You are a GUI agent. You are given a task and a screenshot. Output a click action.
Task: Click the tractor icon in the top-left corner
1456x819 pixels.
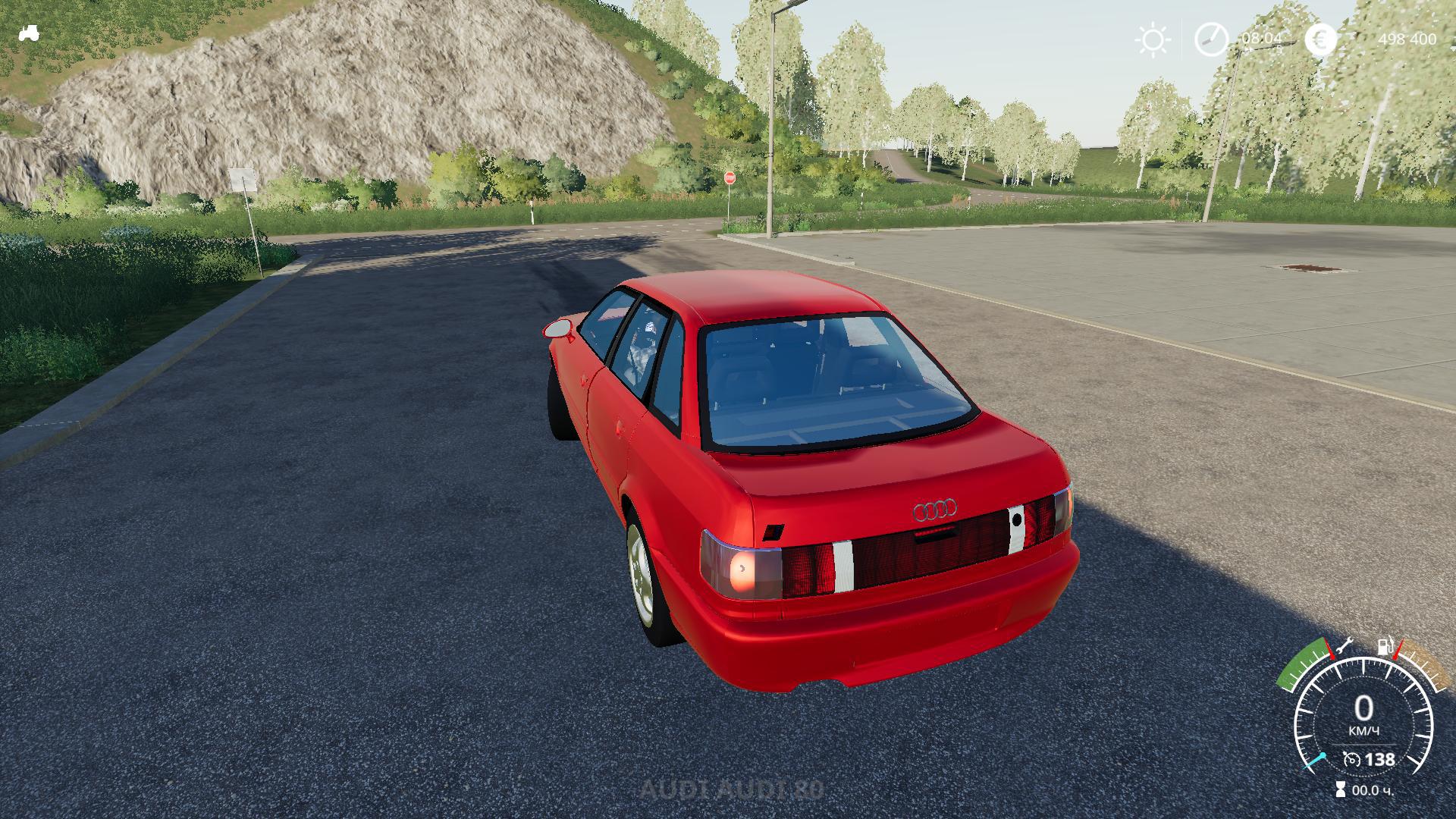tap(29, 33)
